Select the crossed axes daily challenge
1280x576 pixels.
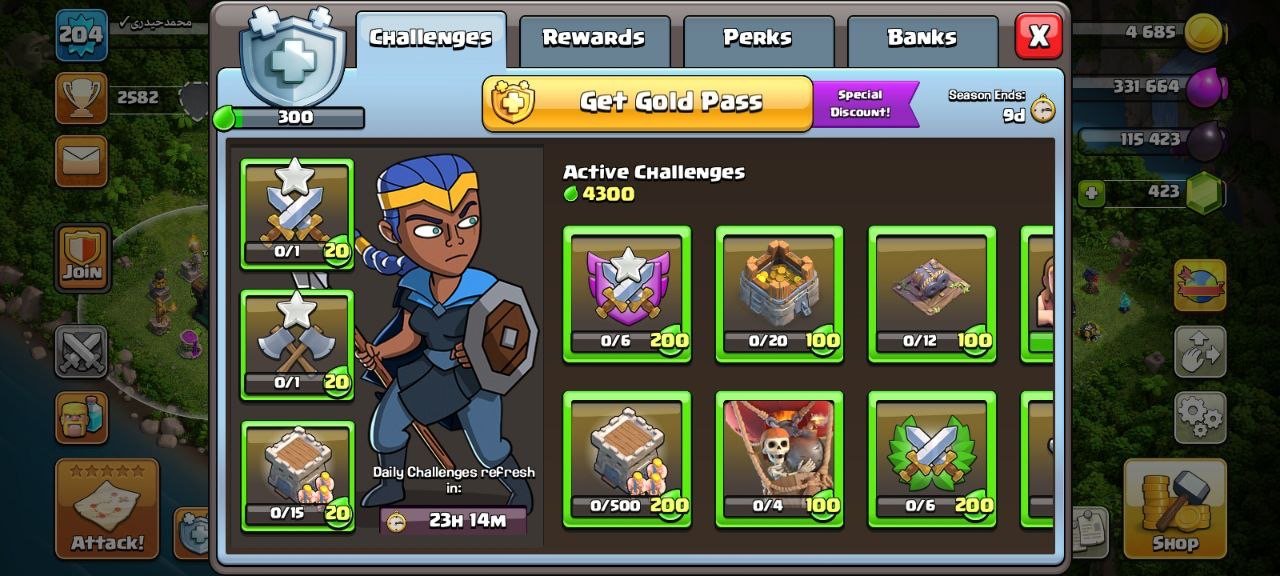tap(296, 344)
